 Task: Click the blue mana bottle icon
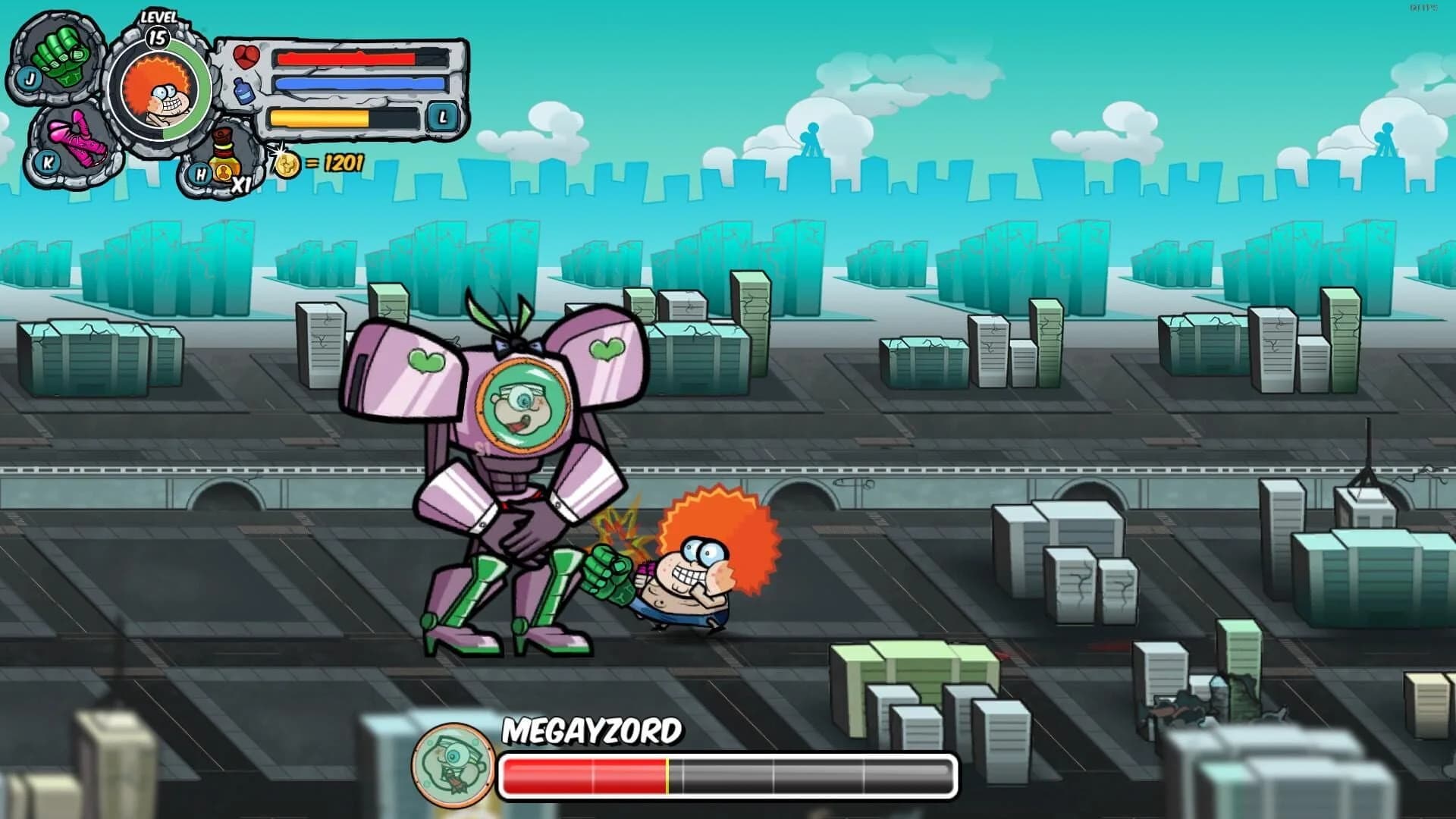point(244,89)
